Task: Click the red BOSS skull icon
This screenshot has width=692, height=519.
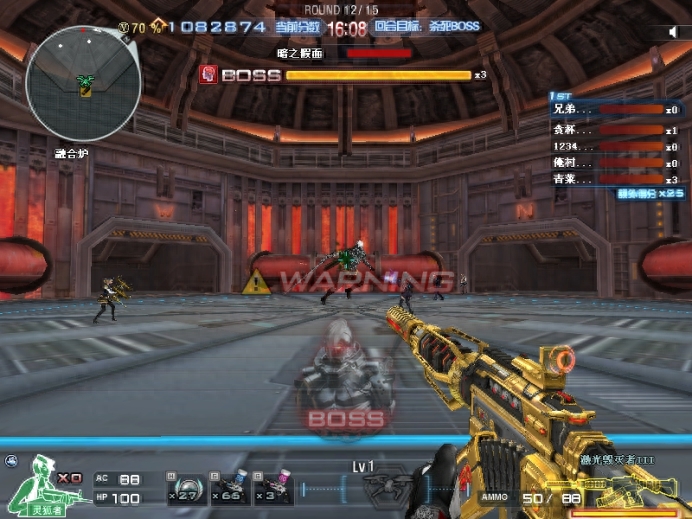Action: click(x=208, y=74)
